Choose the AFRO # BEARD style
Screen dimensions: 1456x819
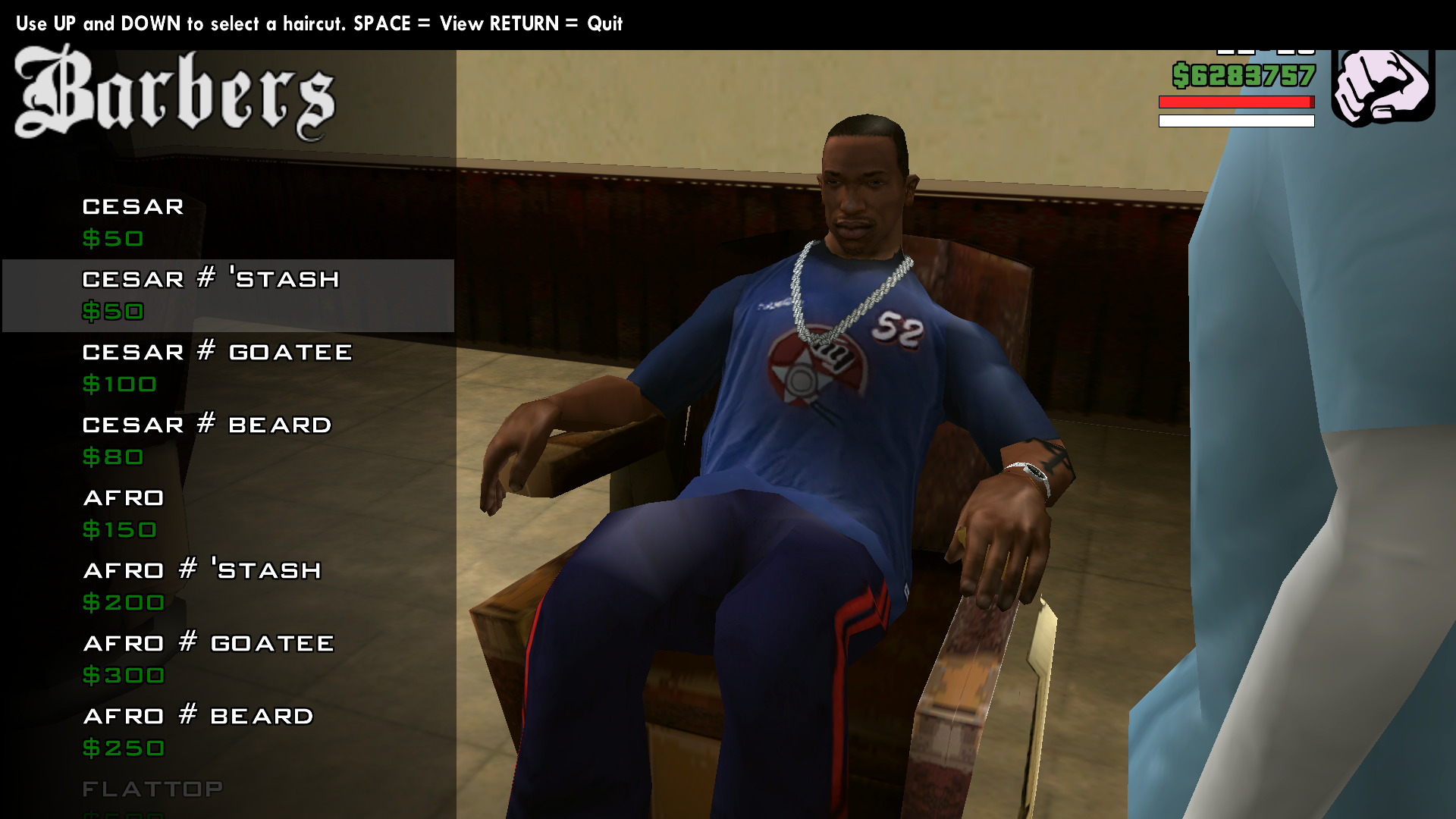[x=197, y=715]
